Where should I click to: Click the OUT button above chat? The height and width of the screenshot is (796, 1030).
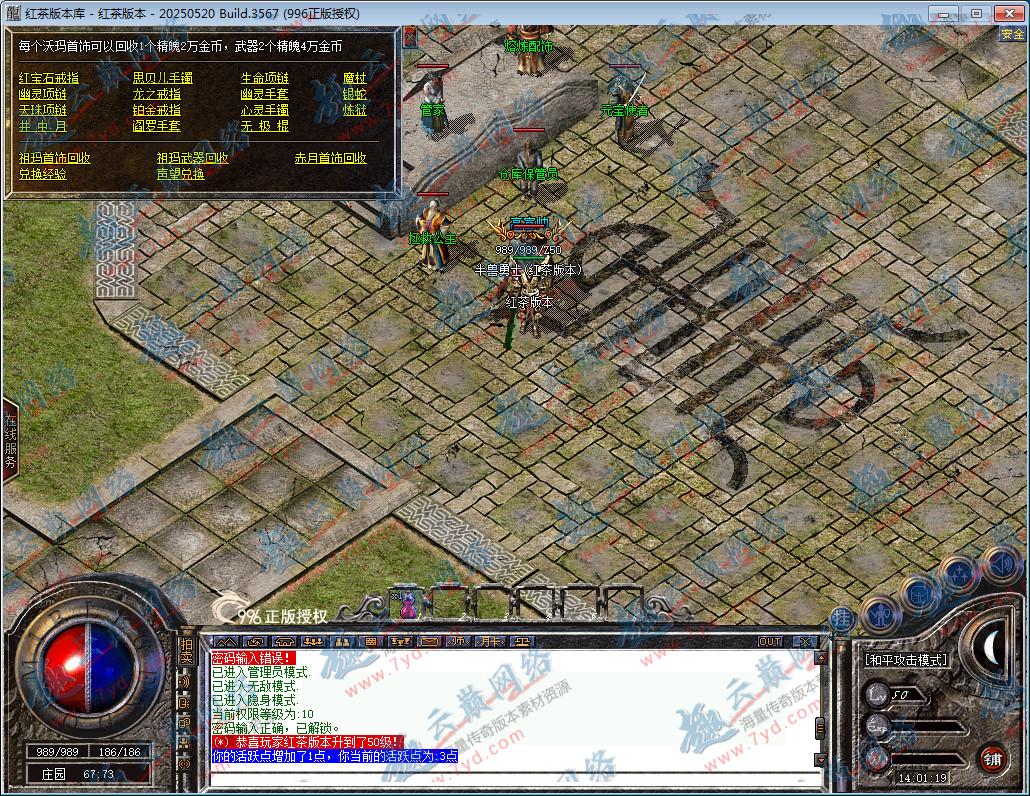[x=770, y=641]
